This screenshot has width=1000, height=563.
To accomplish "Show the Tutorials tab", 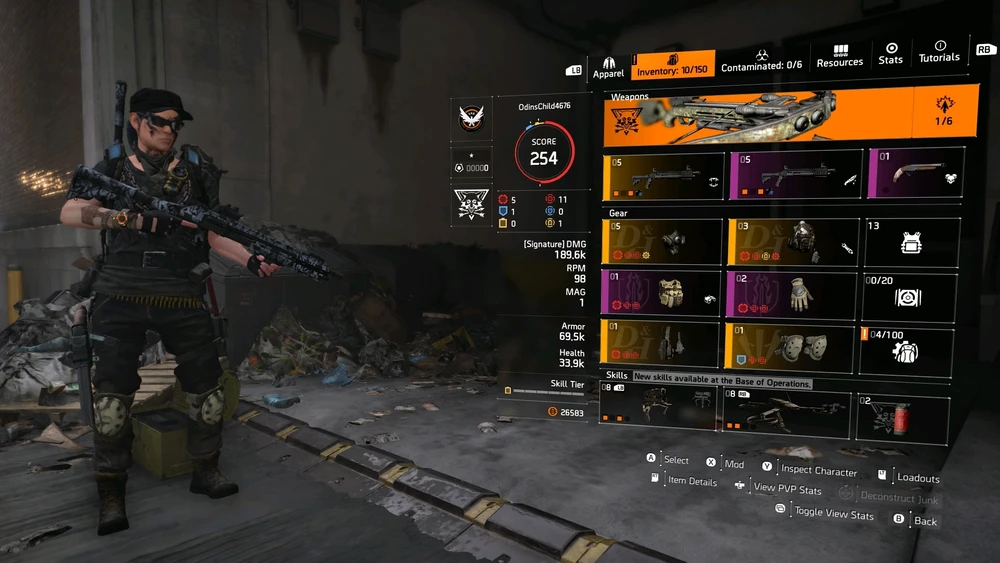I will pos(939,51).
